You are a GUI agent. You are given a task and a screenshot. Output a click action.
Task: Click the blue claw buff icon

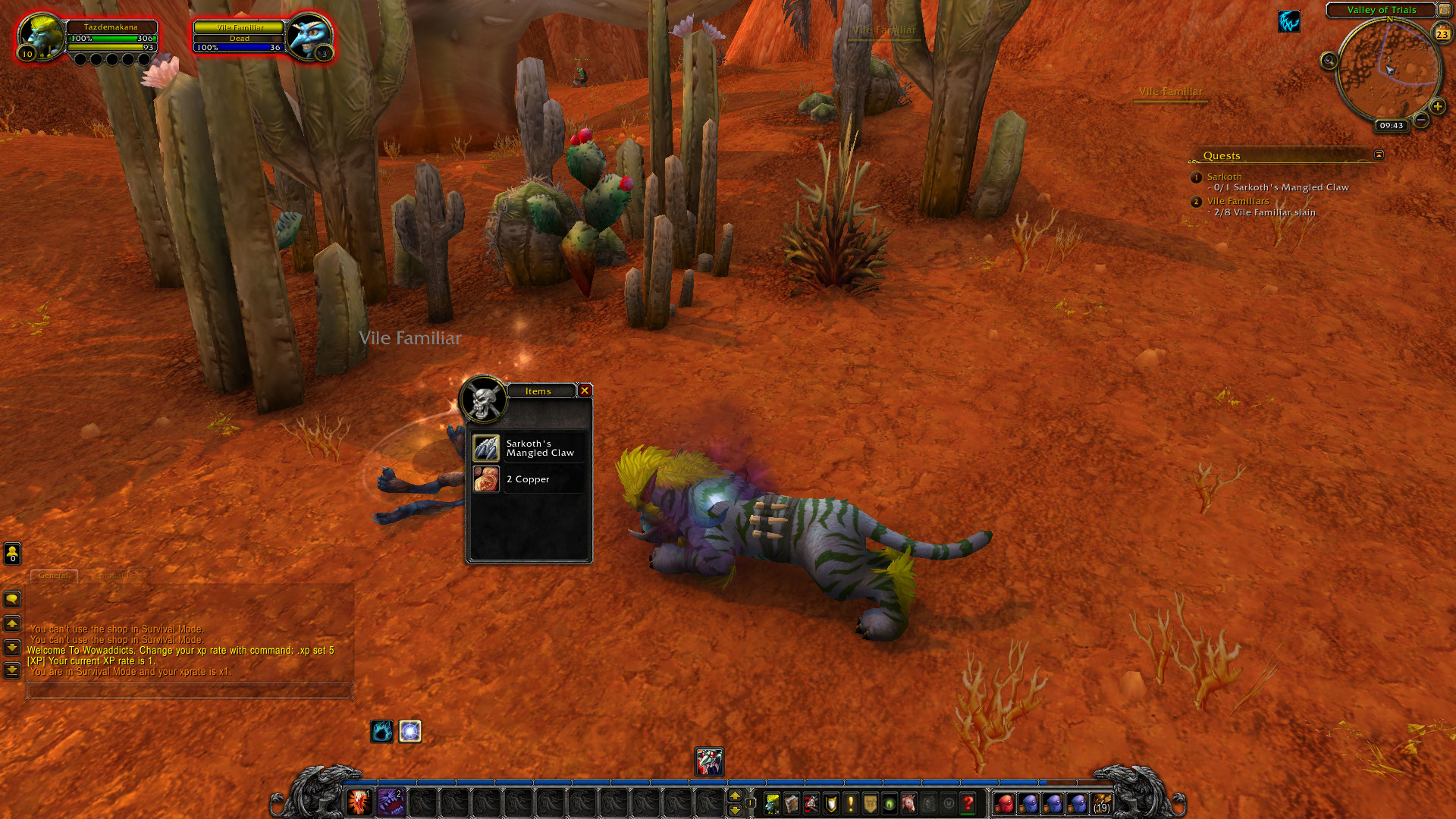point(1288,22)
